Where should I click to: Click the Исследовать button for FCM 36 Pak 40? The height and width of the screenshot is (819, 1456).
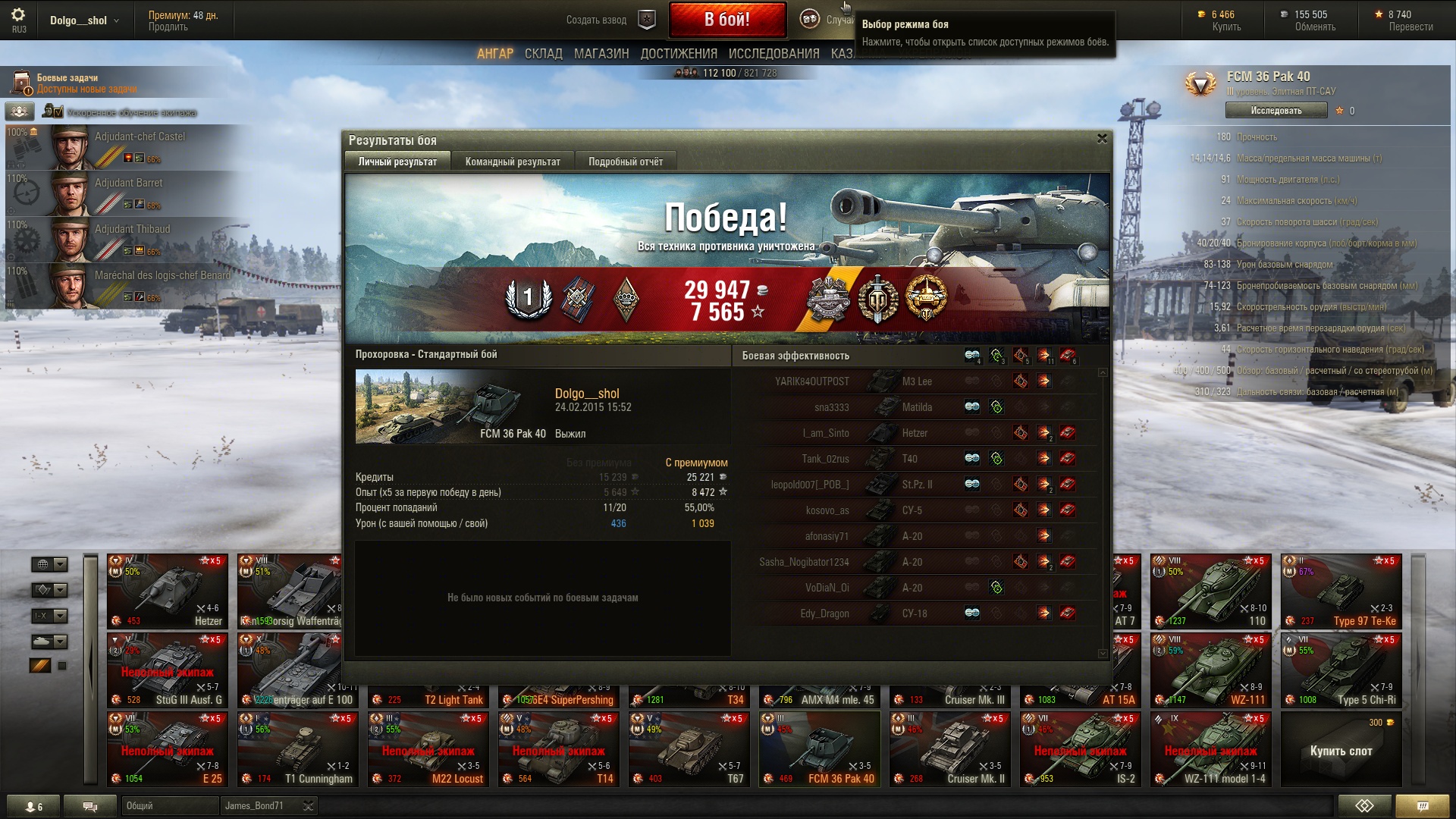click(x=1276, y=111)
